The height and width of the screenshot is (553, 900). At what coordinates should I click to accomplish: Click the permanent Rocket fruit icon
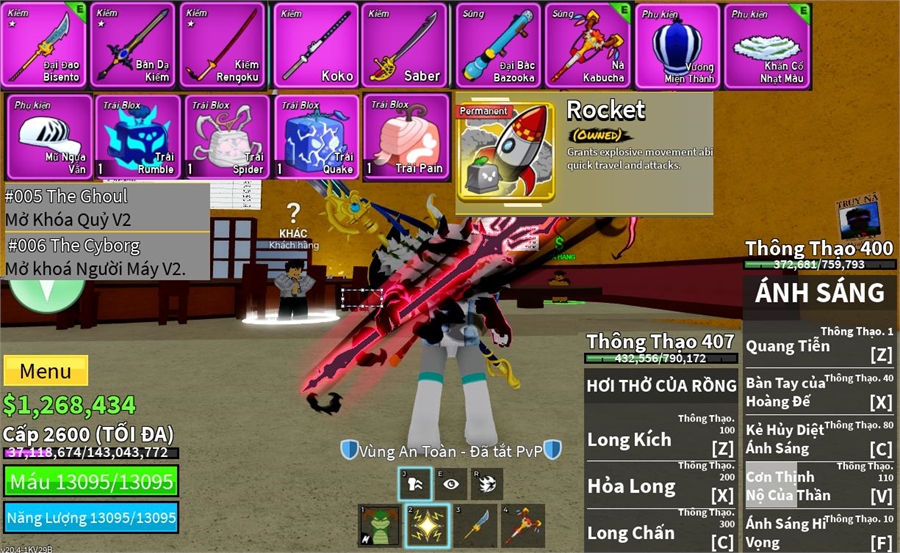[506, 150]
